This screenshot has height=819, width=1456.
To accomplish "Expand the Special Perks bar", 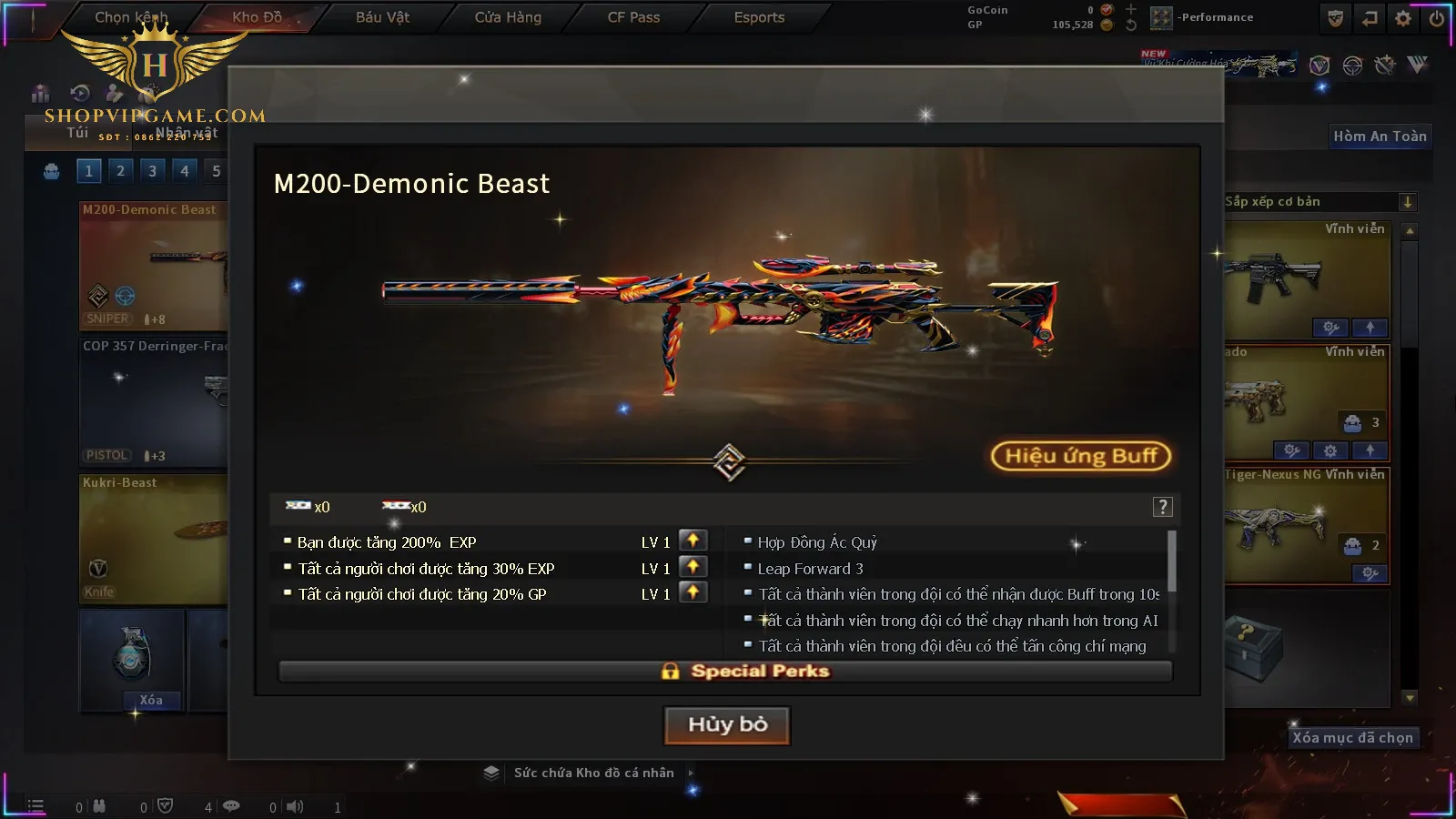I will tap(725, 672).
